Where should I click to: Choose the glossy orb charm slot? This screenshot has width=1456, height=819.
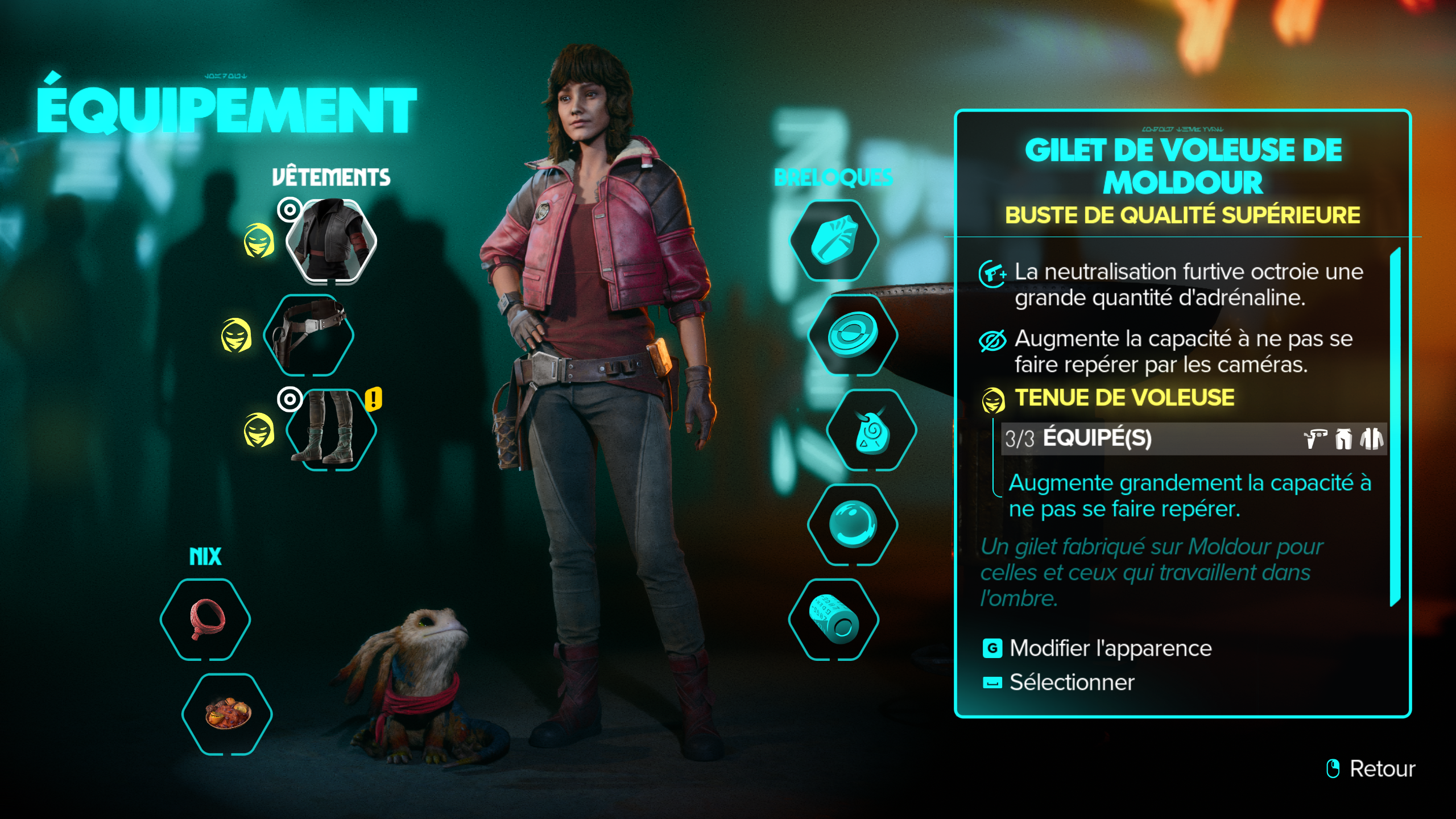click(x=853, y=524)
